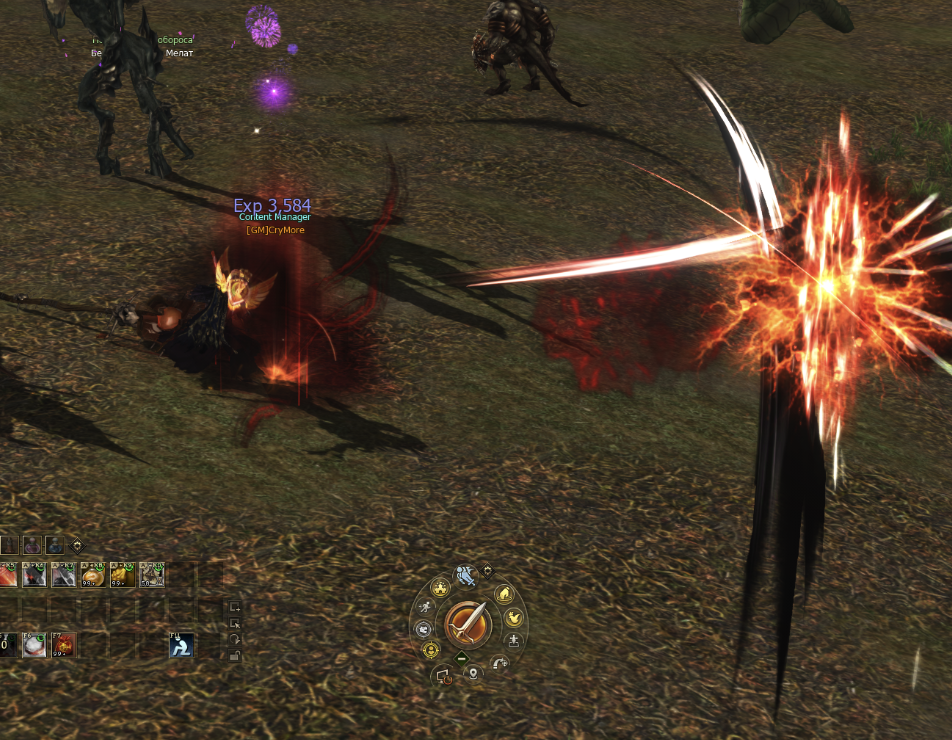Use the red pouch F7 item
This screenshot has width=952, height=740.
[65, 645]
